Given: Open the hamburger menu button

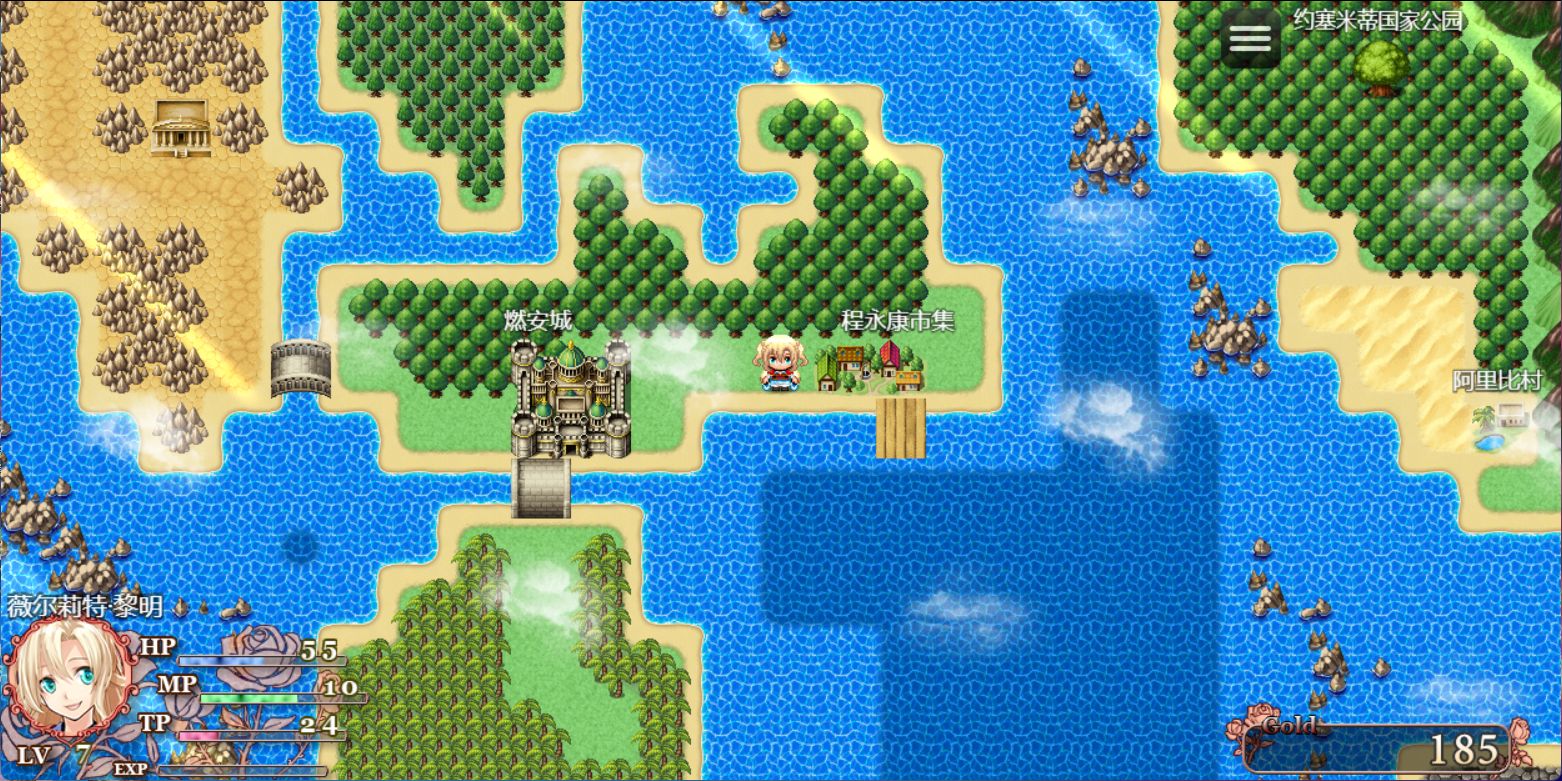Looking at the screenshot, I should coord(1250,39).
